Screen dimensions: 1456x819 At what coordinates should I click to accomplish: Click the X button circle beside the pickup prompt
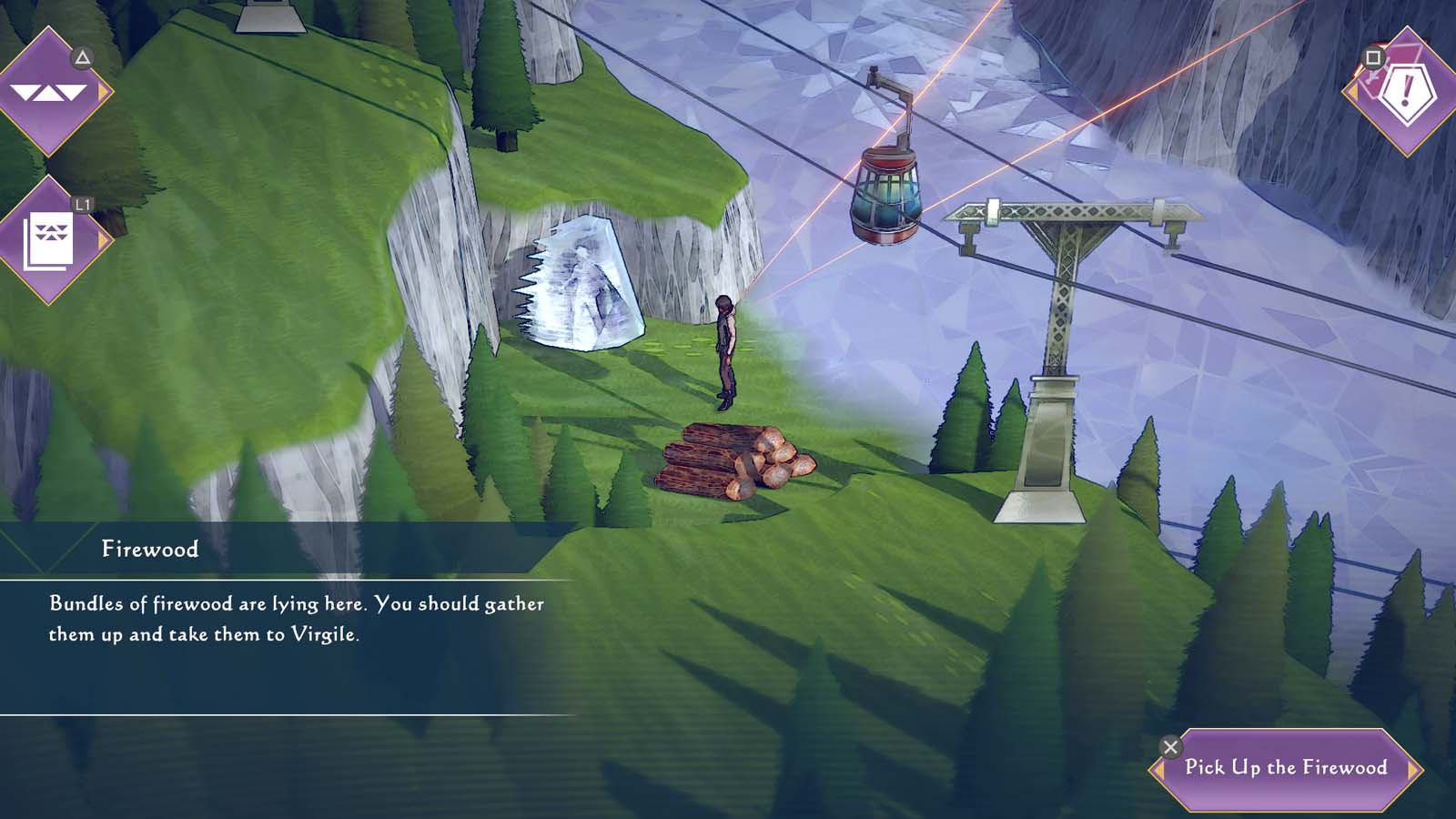click(1171, 746)
